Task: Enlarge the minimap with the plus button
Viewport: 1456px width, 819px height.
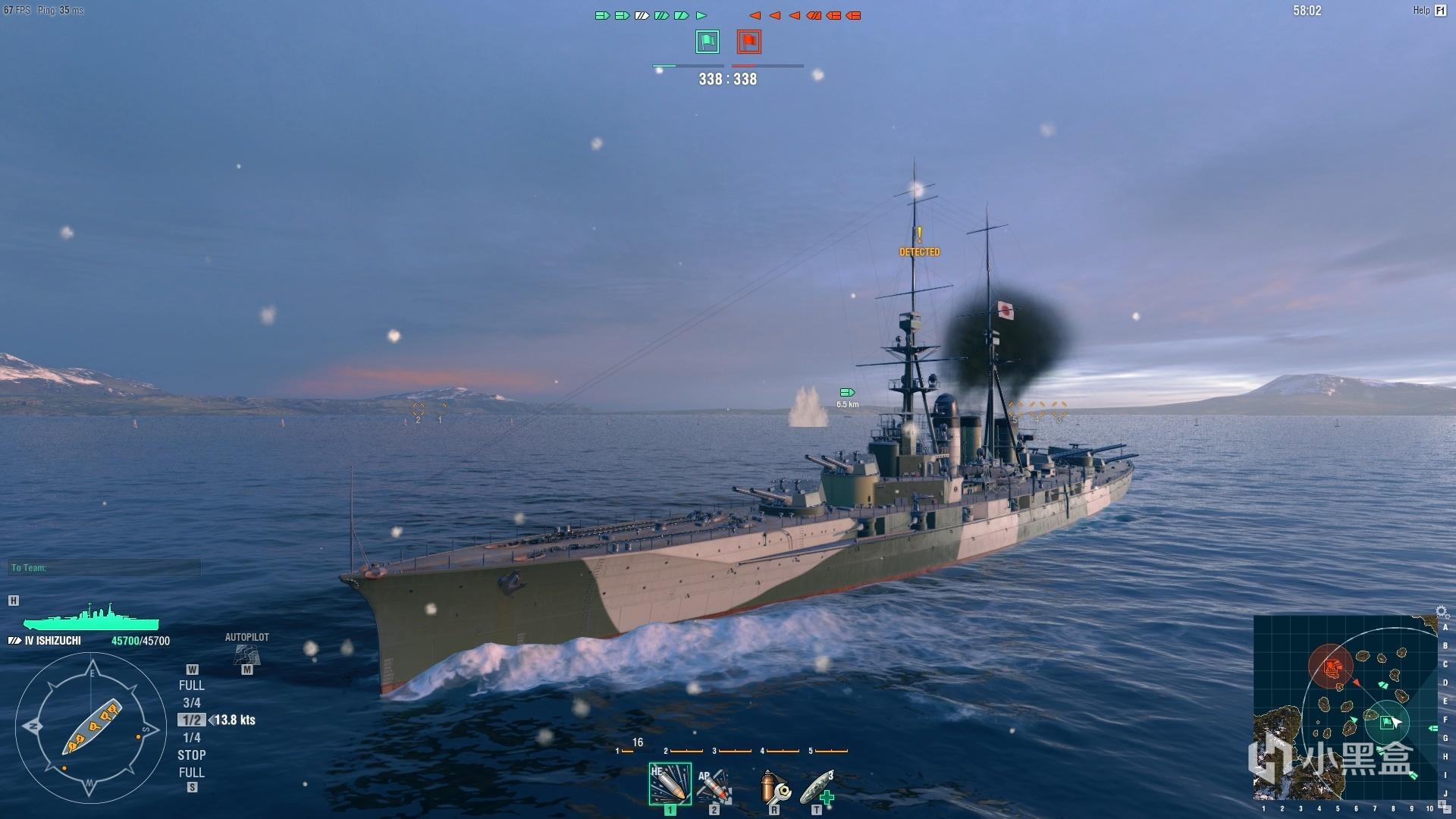Action: [1442, 805]
